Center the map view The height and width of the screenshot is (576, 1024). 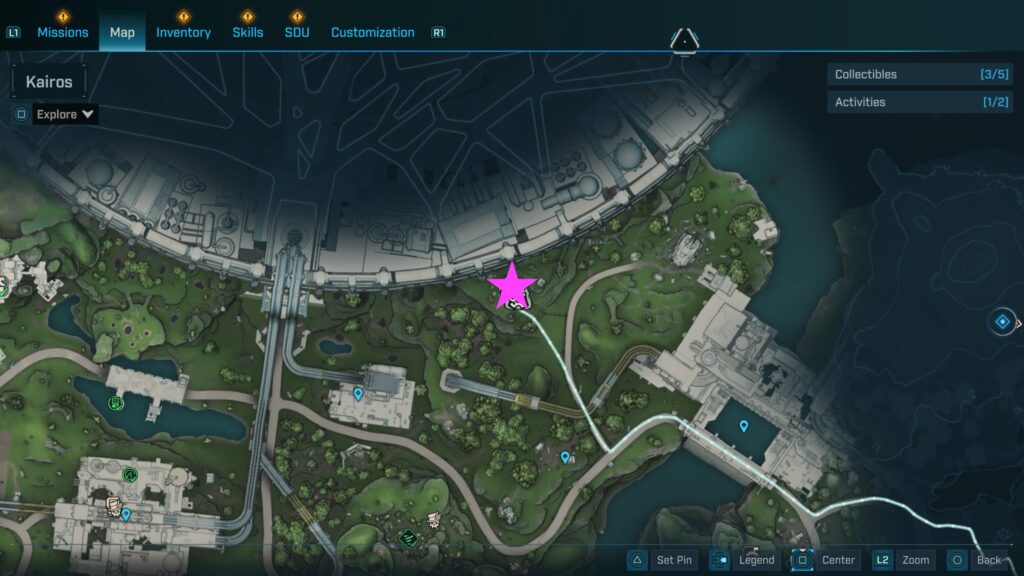[825, 560]
